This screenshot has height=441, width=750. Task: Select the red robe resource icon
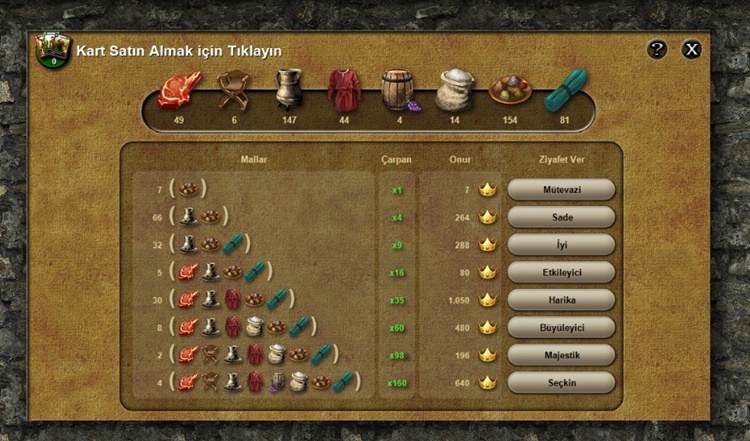click(344, 90)
